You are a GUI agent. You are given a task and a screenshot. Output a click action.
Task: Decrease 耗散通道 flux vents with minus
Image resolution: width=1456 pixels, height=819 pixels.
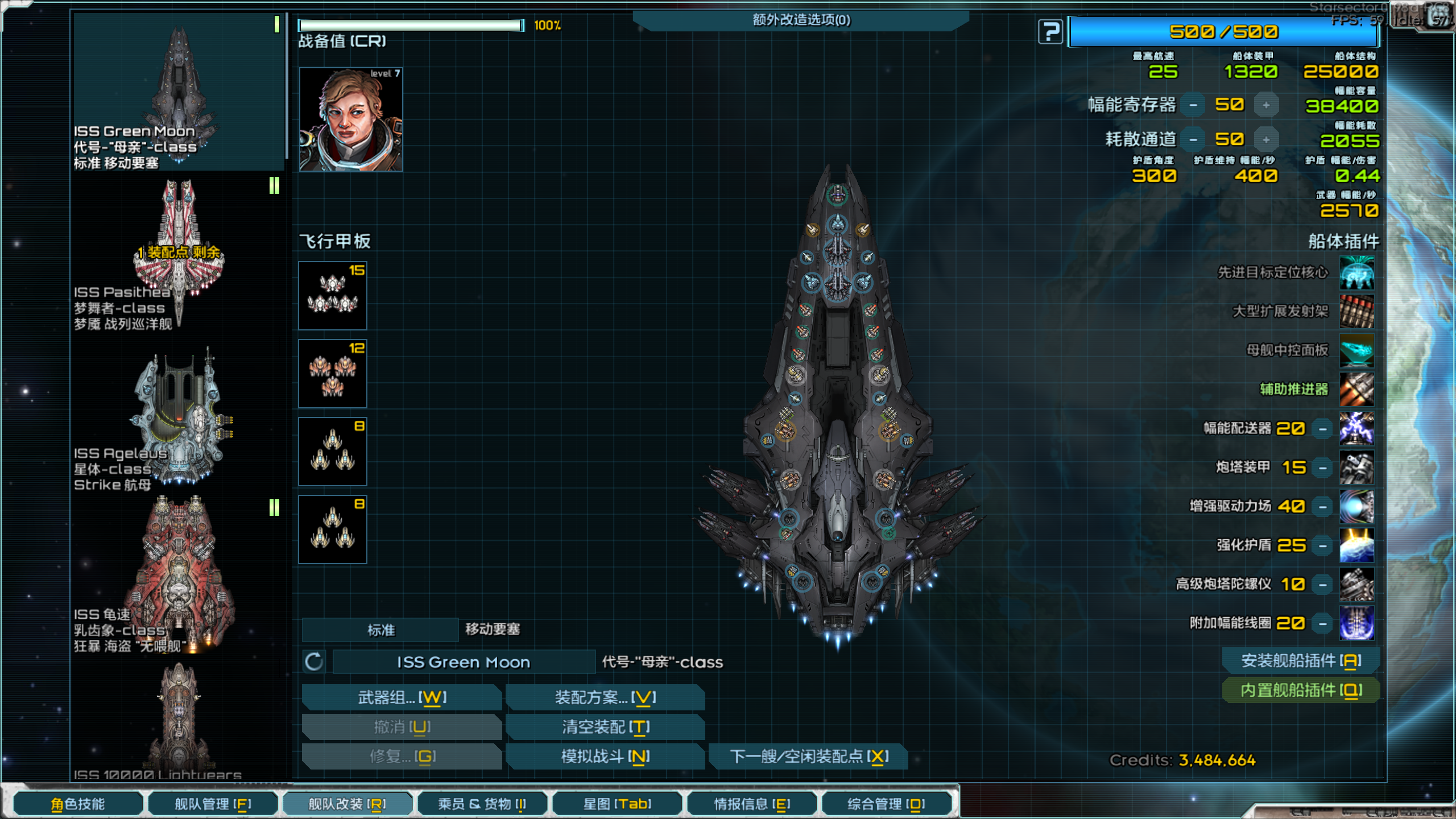(1193, 140)
